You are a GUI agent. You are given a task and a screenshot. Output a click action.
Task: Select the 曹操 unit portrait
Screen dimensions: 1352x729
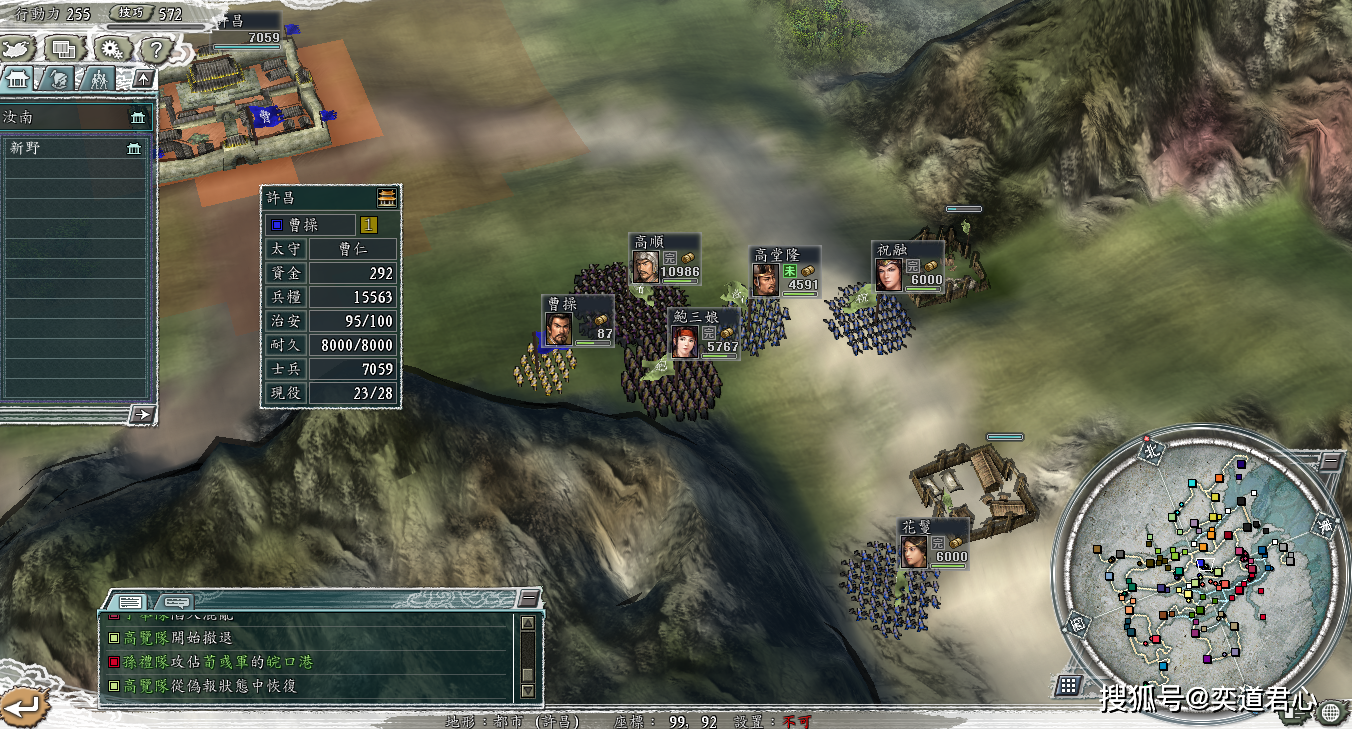(x=558, y=329)
